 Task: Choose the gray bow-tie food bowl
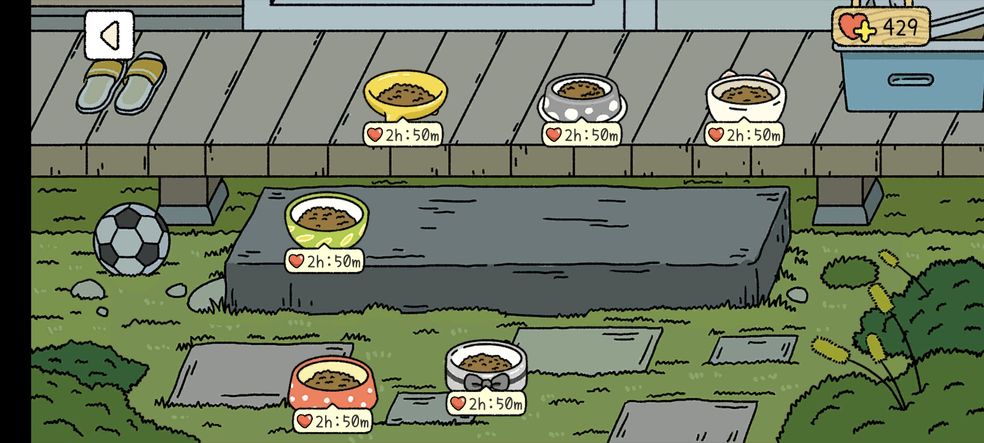(487, 366)
